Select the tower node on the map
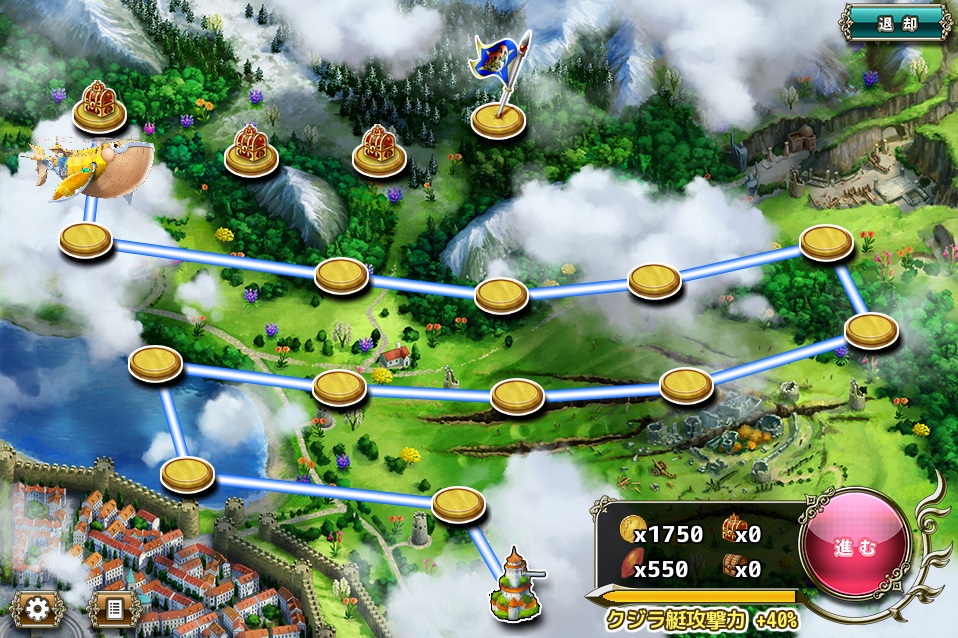The height and width of the screenshot is (638, 958). 515,583
